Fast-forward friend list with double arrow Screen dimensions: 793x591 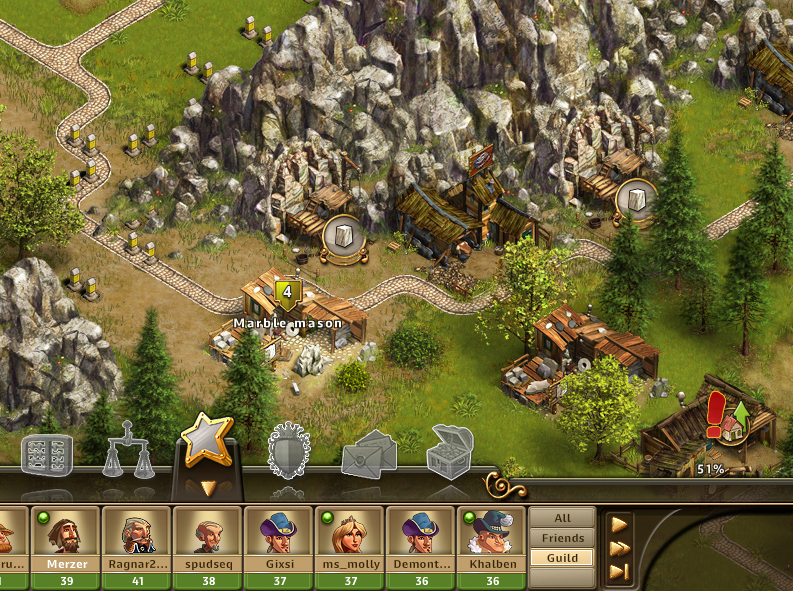[x=619, y=547]
